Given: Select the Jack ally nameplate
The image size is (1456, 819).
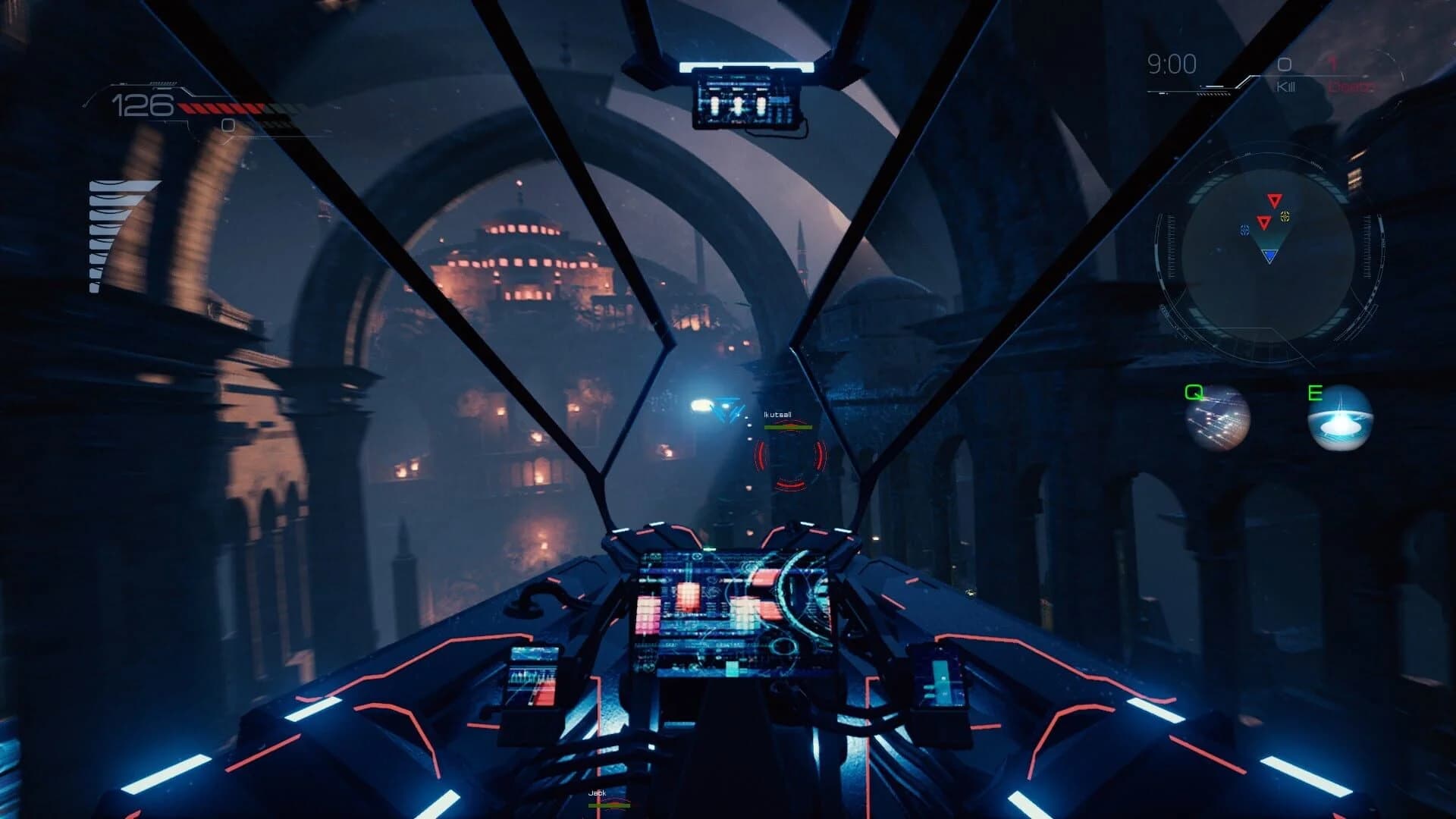Looking at the screenshot, I should [598, 794].
